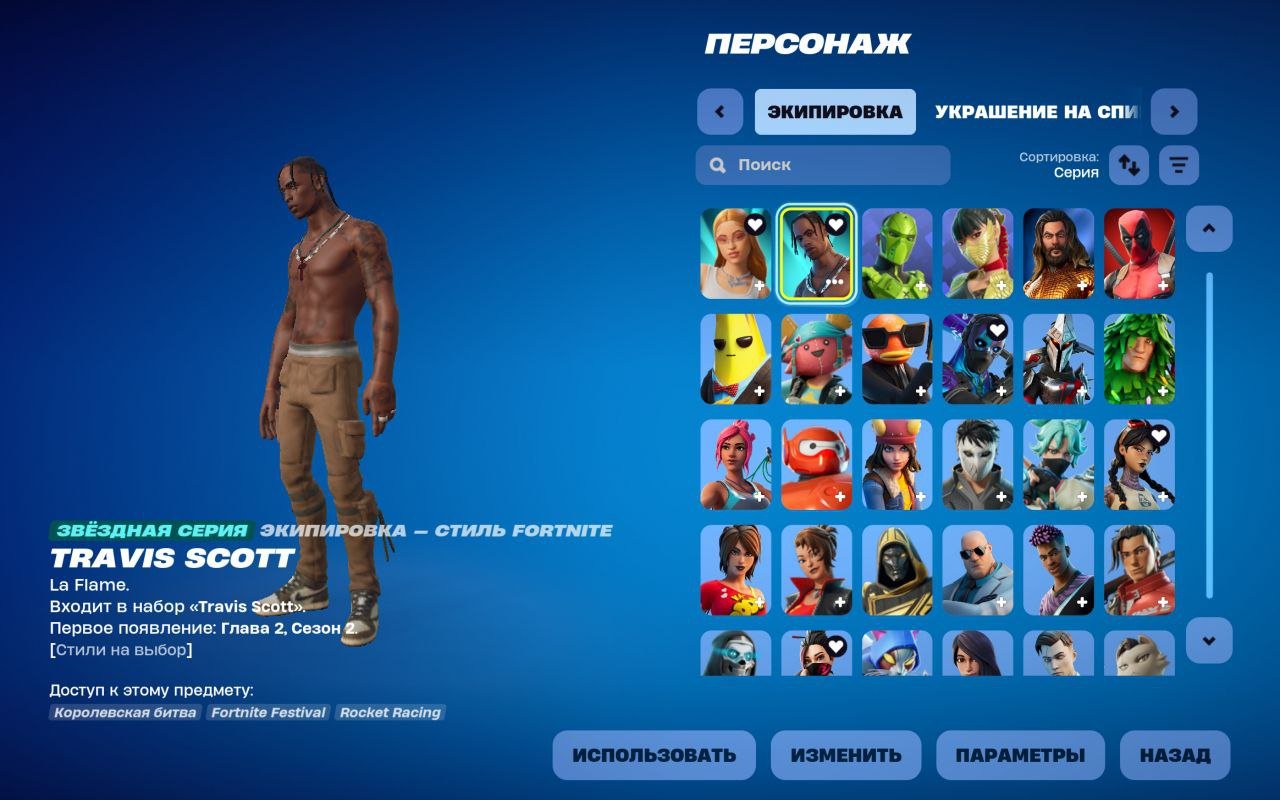Viewport: 1280px width, 800px height.
Task: Click the right arrow after УКРАШЕНИЕ НА СПИНЕ
Action: coord(1173,112)
